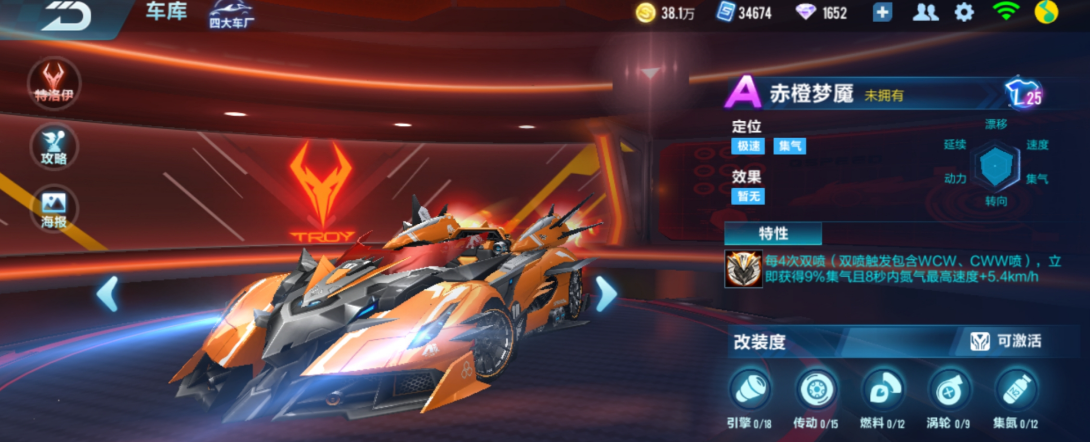
Task: Select the 涡轮 turbo upgrade
Action: 949,389
